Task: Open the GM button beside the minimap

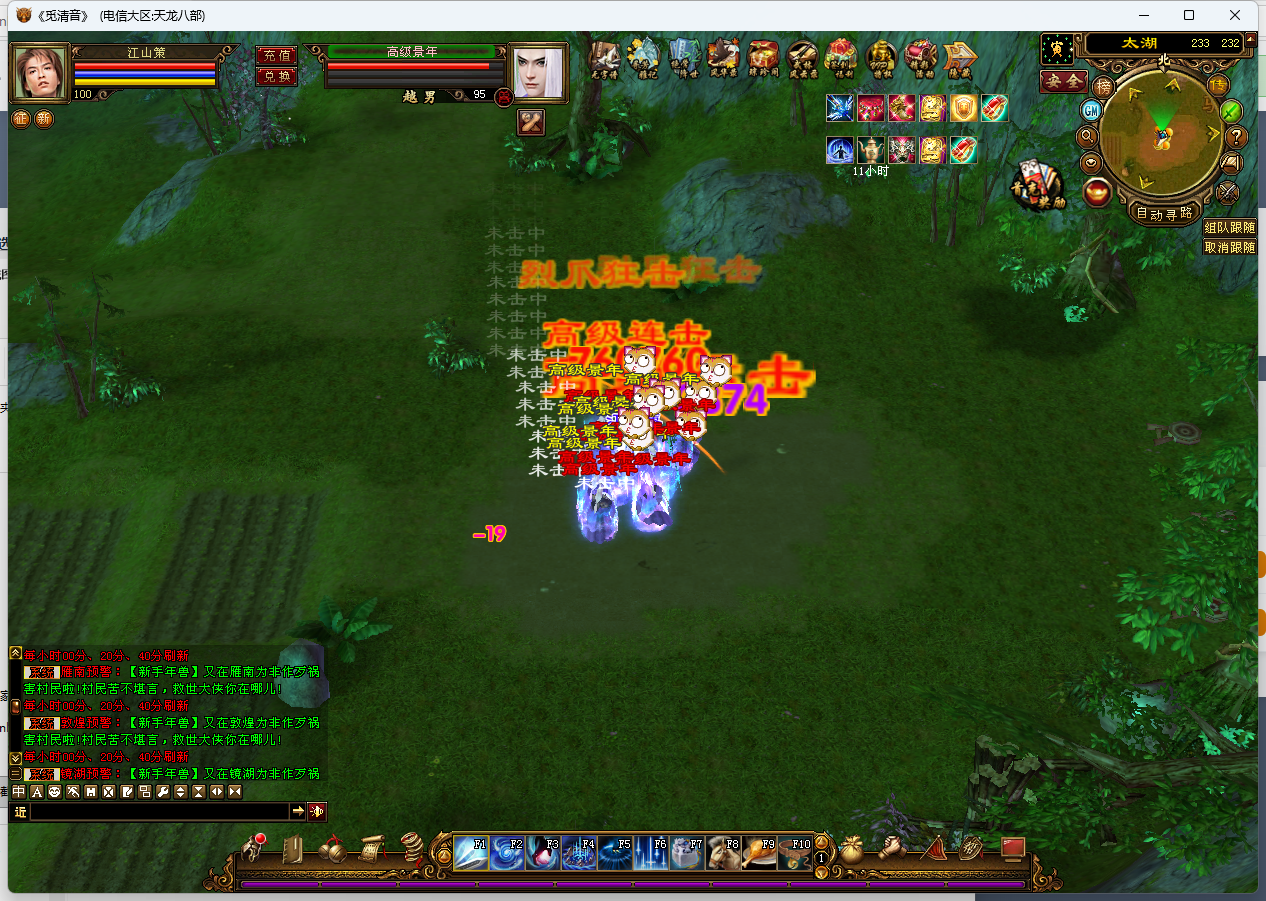Action: tap(1092, 110)
